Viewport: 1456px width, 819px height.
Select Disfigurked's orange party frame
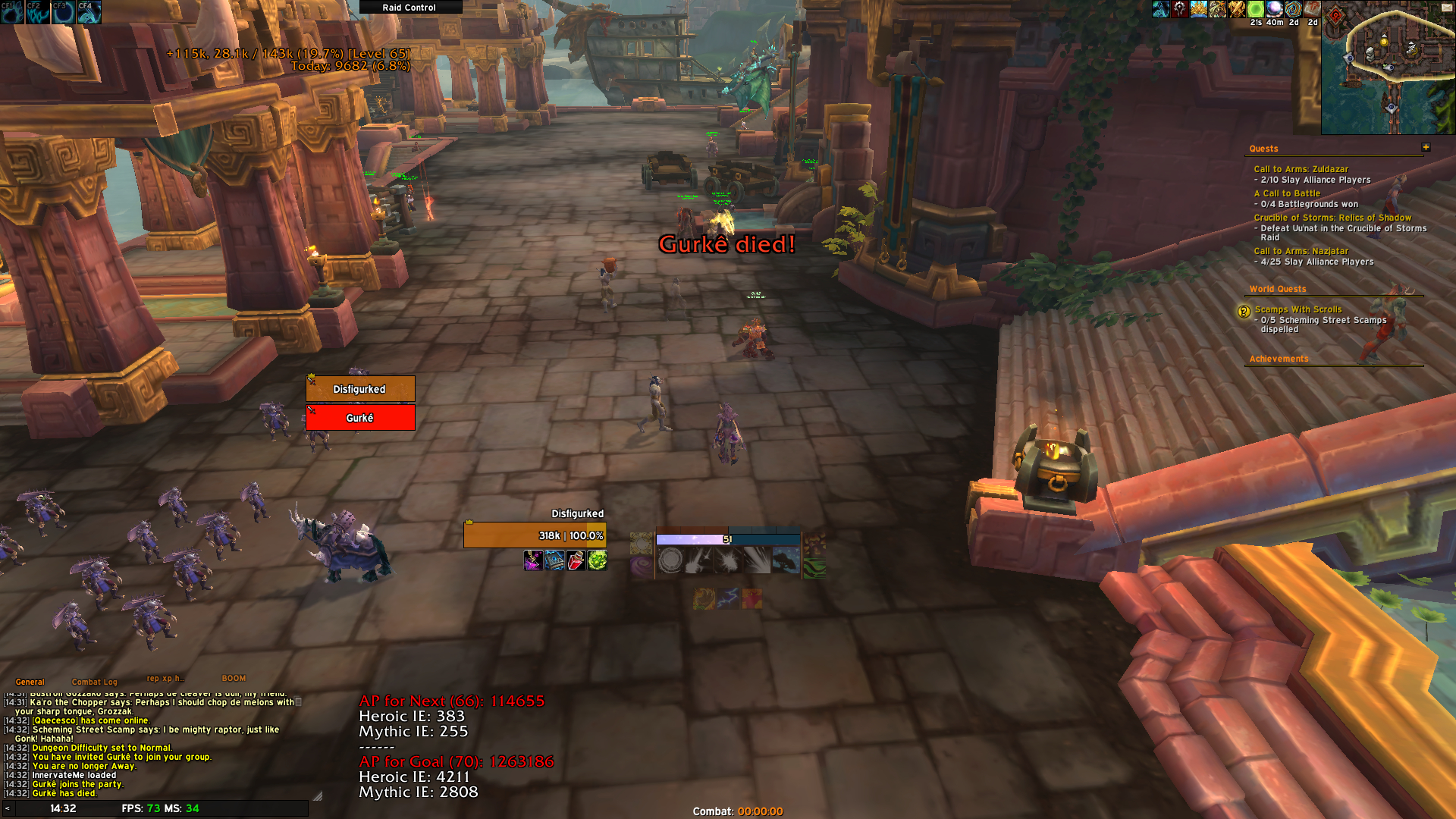(360, 389)
